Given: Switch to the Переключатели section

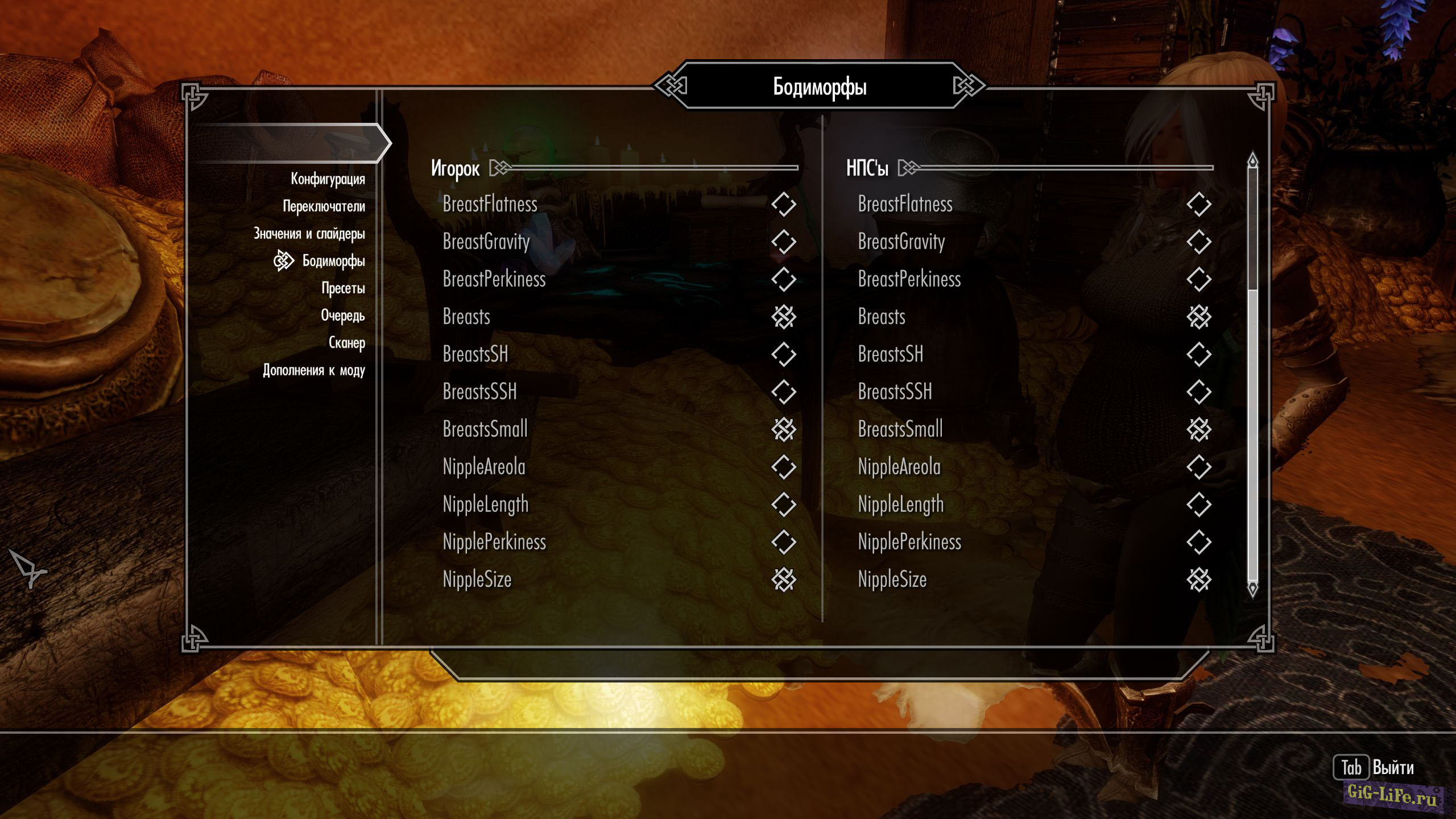Looking at the screenshot, I should tap(324, 206).
